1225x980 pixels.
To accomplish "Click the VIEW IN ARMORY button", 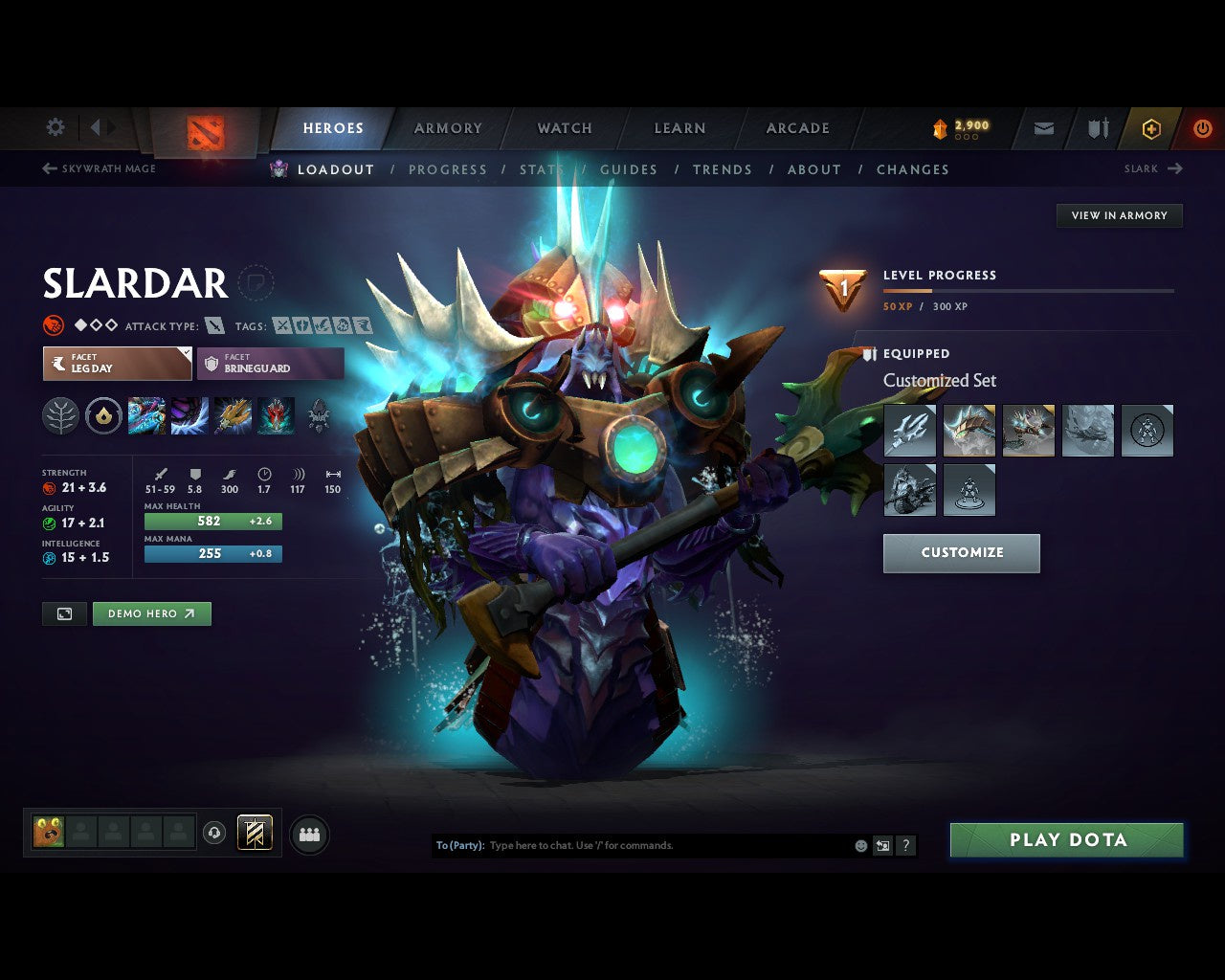I will tap(1119, 215).
